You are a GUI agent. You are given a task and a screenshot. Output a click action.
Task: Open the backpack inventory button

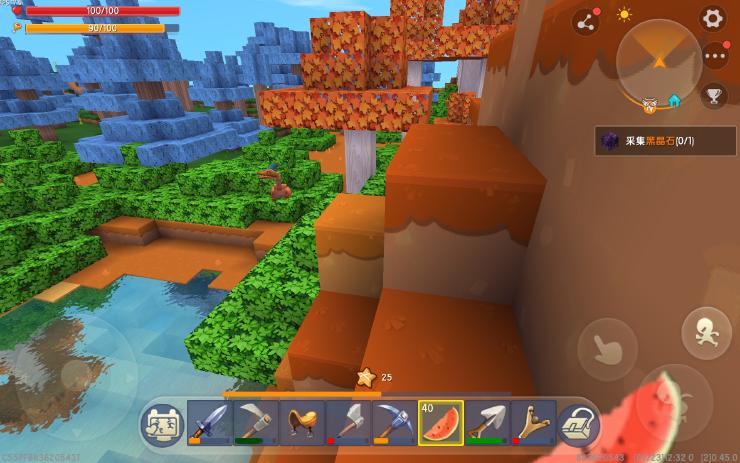(577, 425)
